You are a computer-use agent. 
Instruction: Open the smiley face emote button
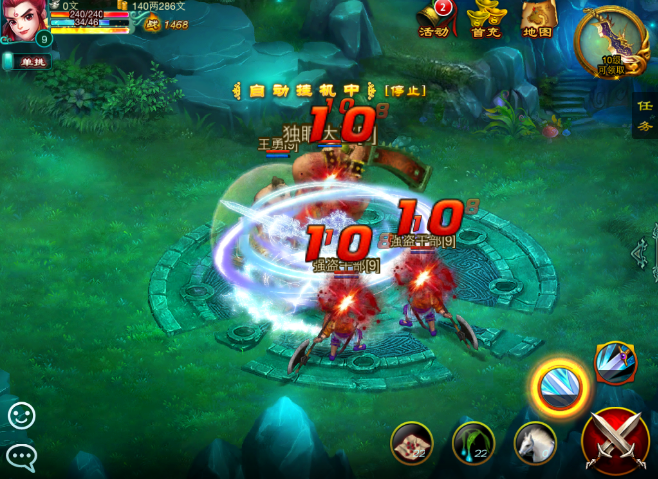(21, 415)
